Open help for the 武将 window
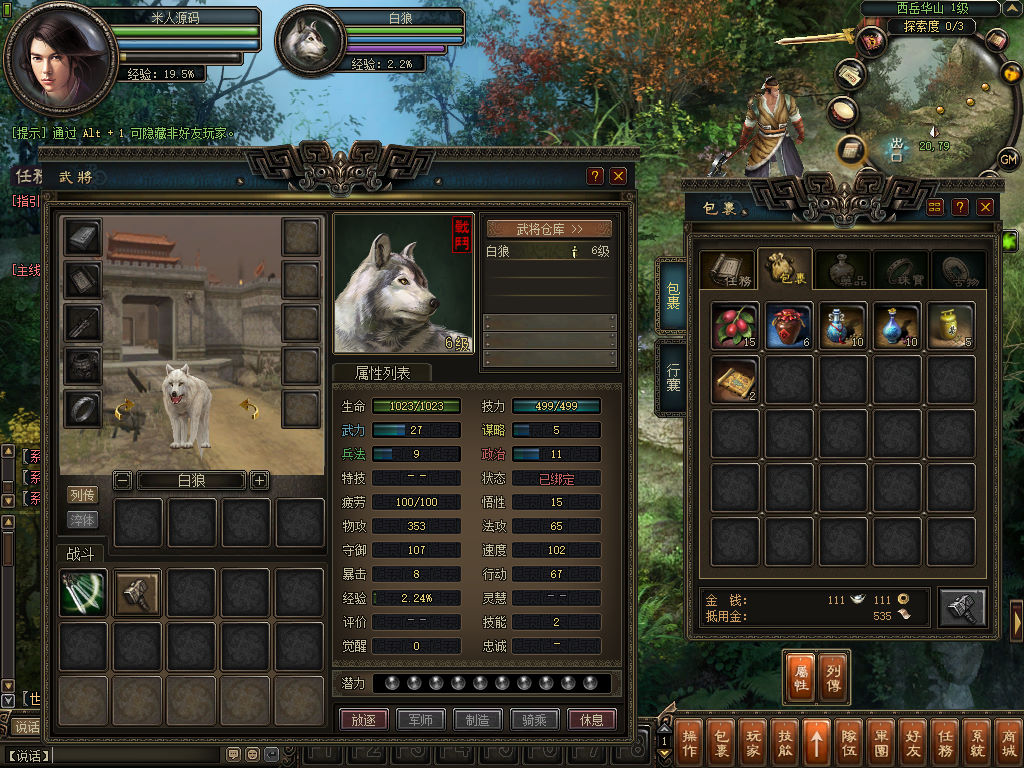The height and width of the screenshot is (768, 1024). pos(595,176)
